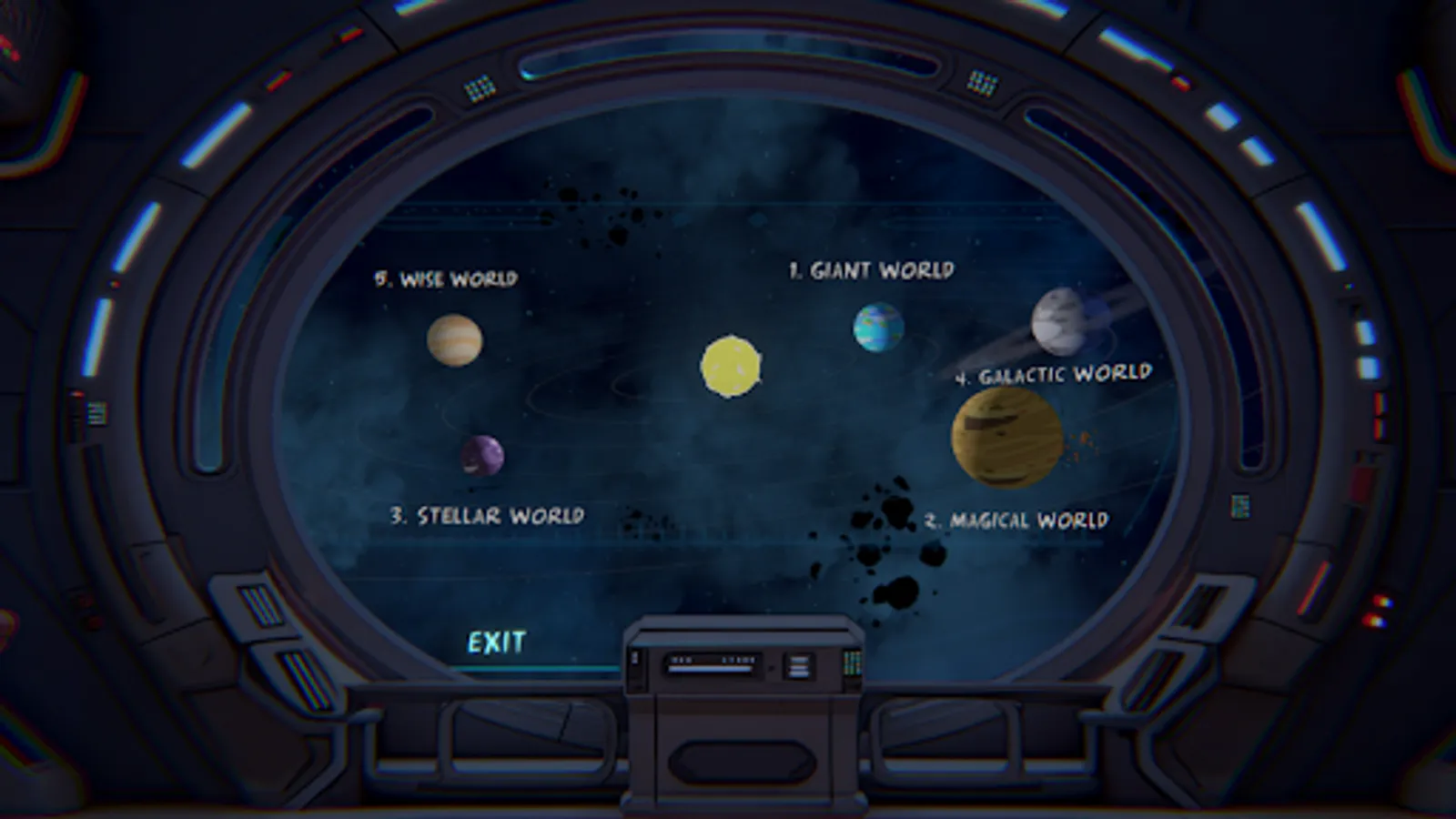Toggle the three-bar switch panel on the console
The image size is (1456, 819).
(800, 667)
